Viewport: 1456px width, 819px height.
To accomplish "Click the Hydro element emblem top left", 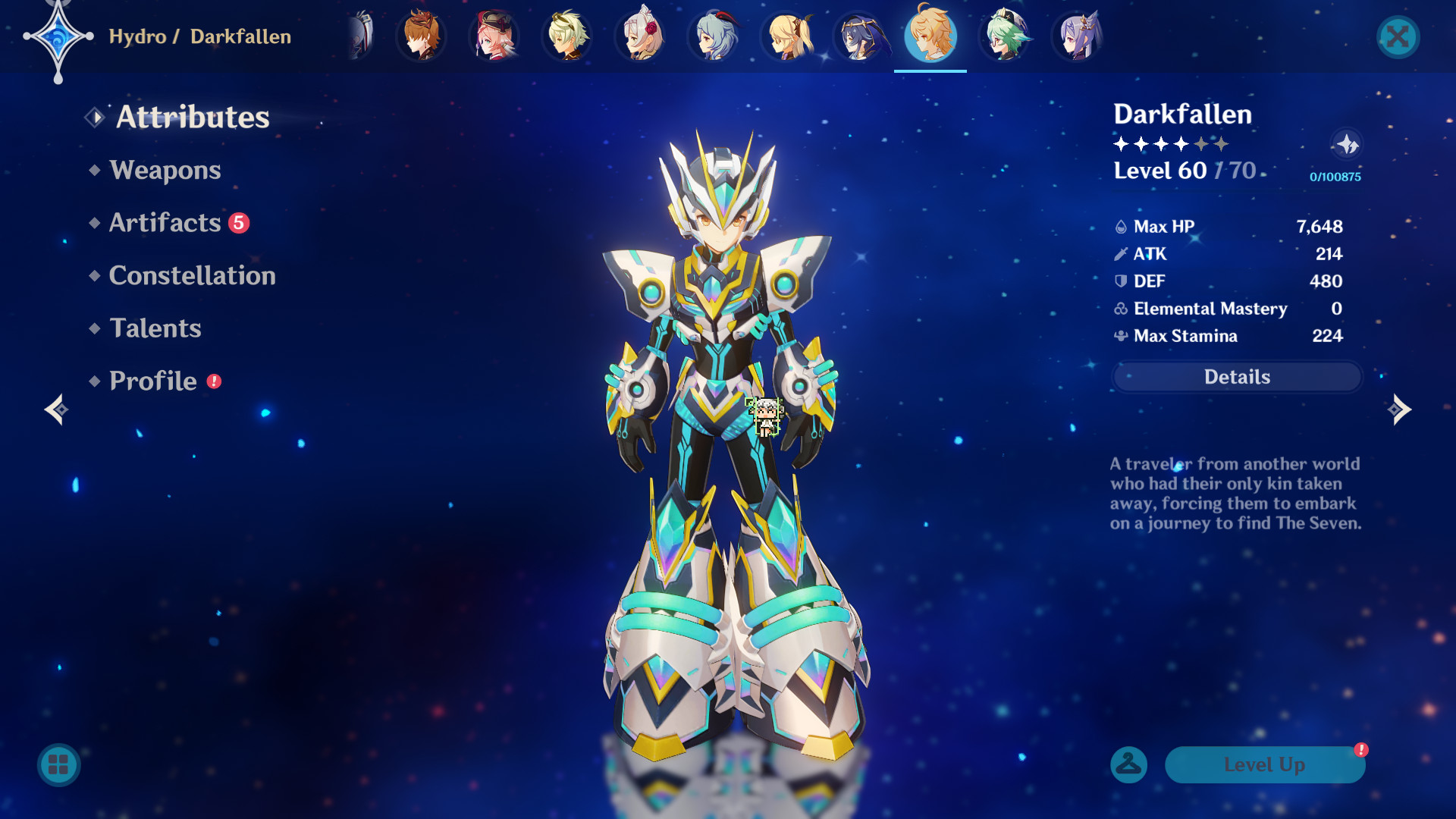I will point(59,36).
